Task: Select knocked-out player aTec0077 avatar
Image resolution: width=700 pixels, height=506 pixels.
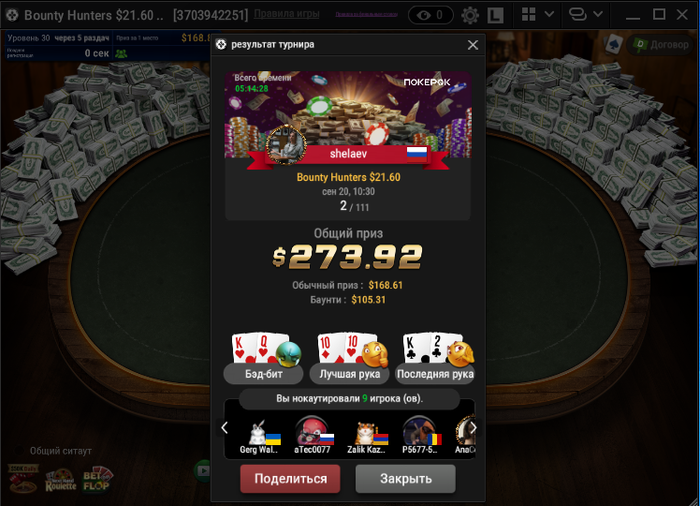Action: pos(313,432)
